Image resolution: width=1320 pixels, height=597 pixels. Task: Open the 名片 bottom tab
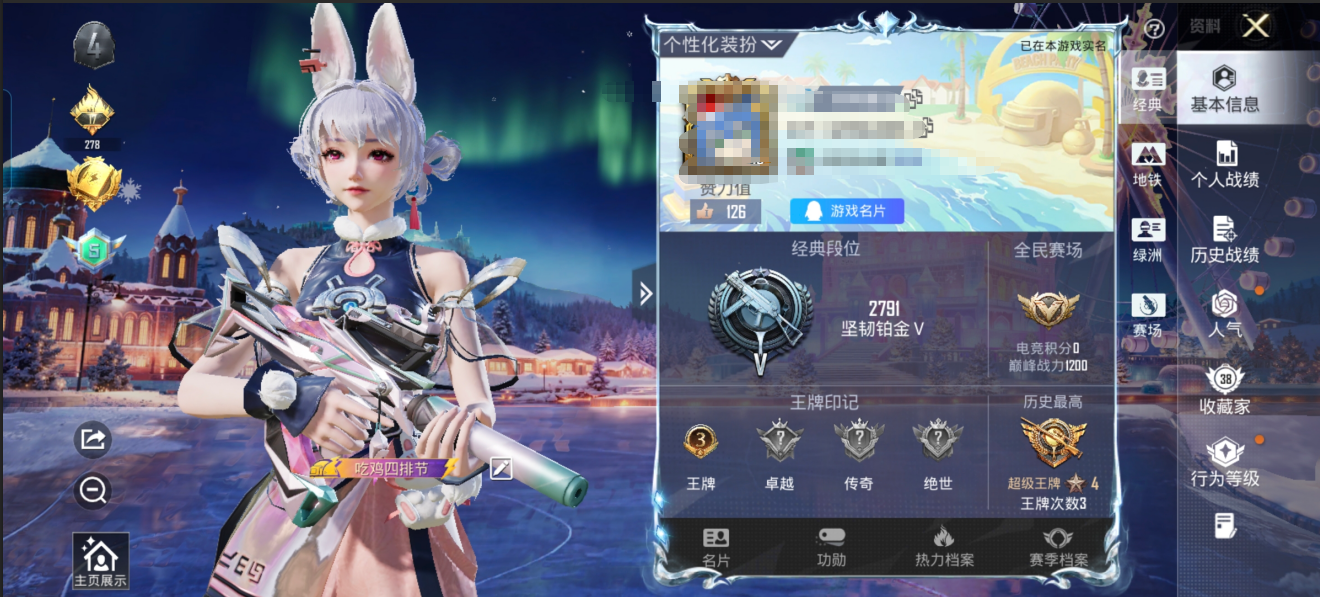716,547
